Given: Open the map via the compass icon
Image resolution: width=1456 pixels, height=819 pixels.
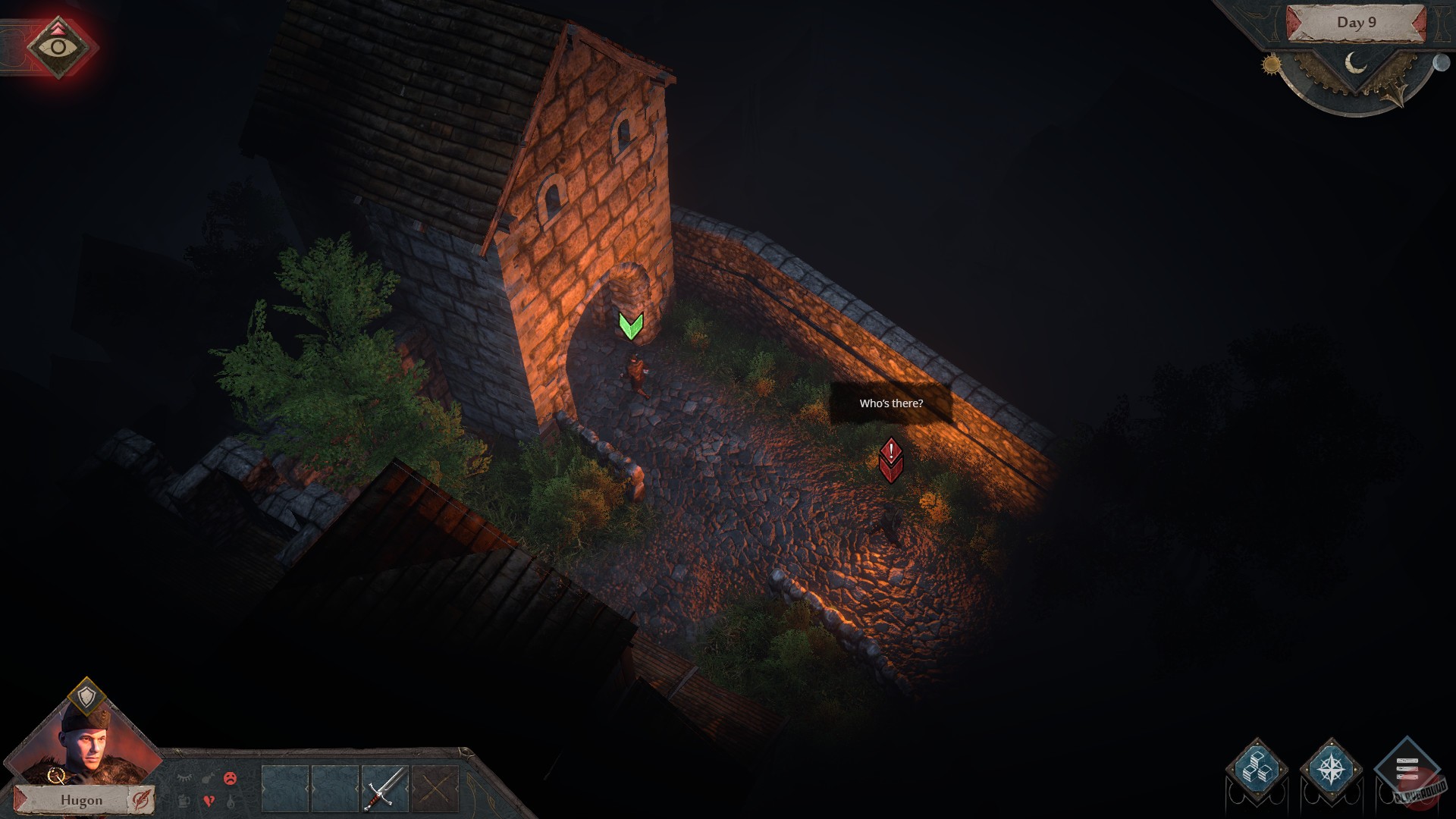Looking at the screenshot, I should coord(1331,770).
